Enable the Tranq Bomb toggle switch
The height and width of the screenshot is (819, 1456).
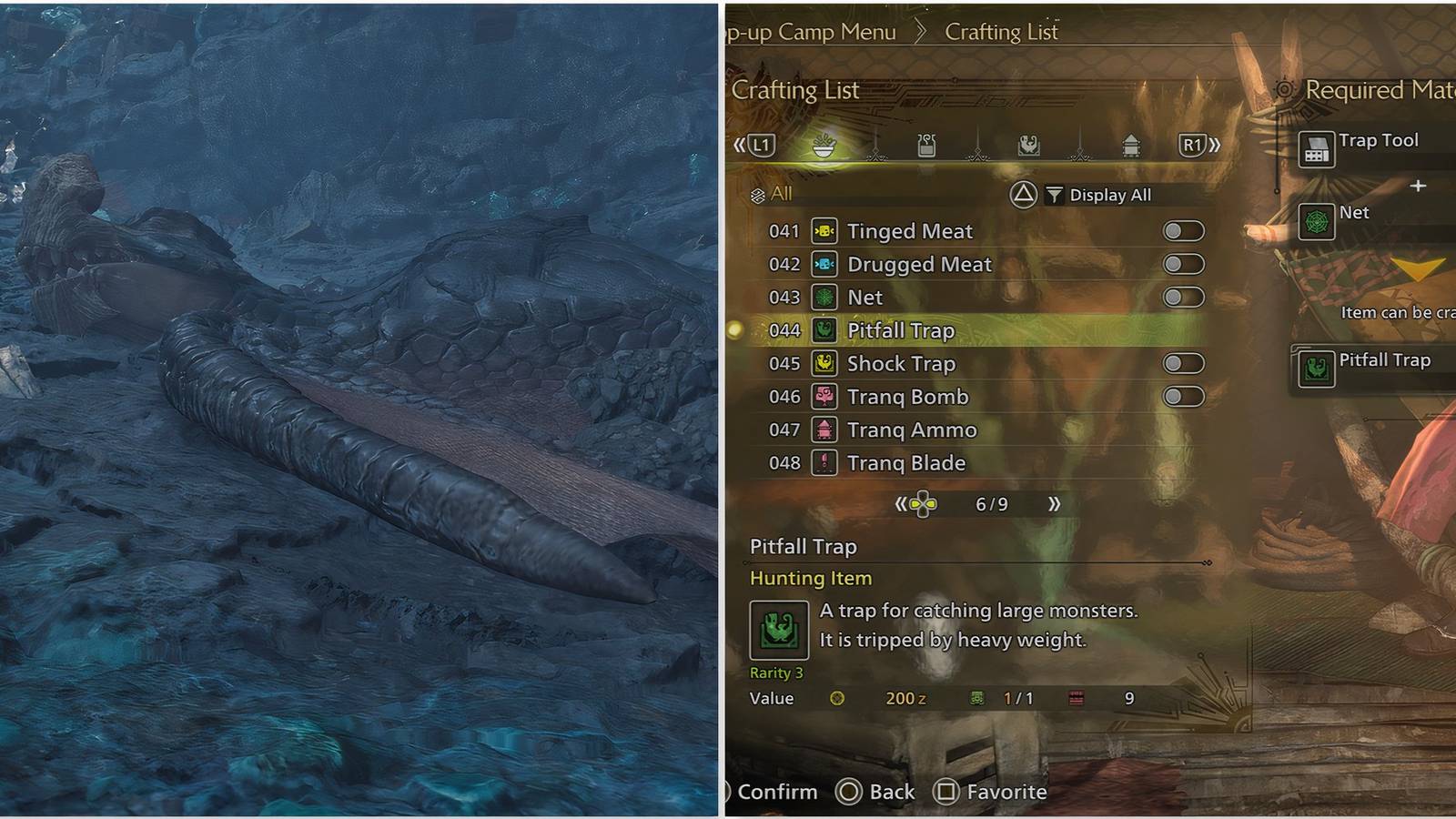coord(1183,396)
